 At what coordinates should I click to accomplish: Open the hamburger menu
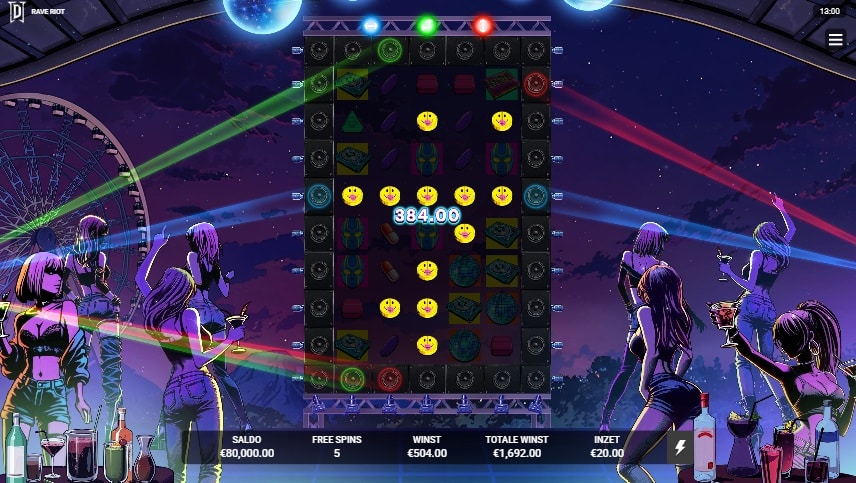click(835, 39)
